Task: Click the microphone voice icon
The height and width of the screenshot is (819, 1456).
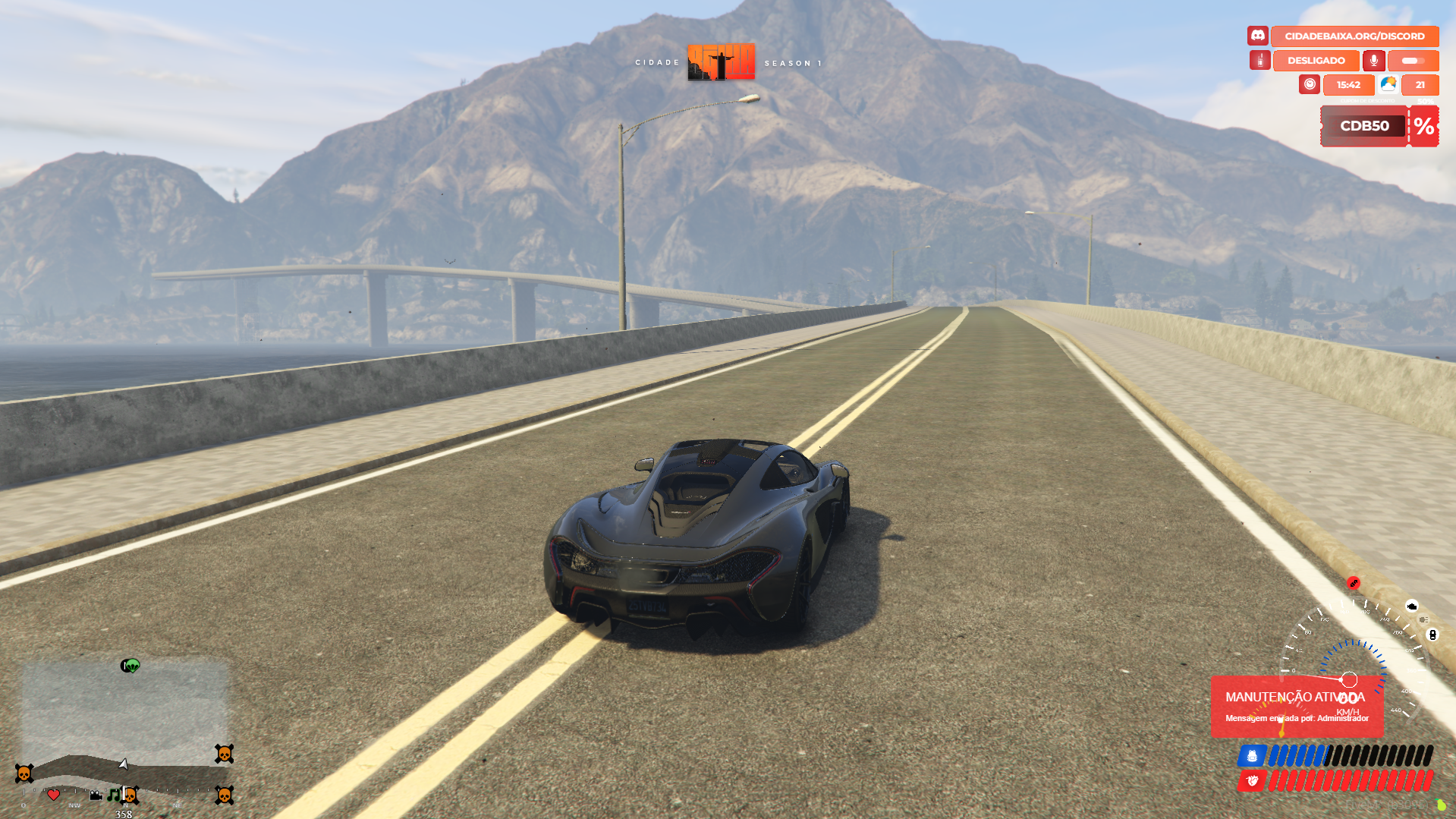Action: [x=1373, y=61]
